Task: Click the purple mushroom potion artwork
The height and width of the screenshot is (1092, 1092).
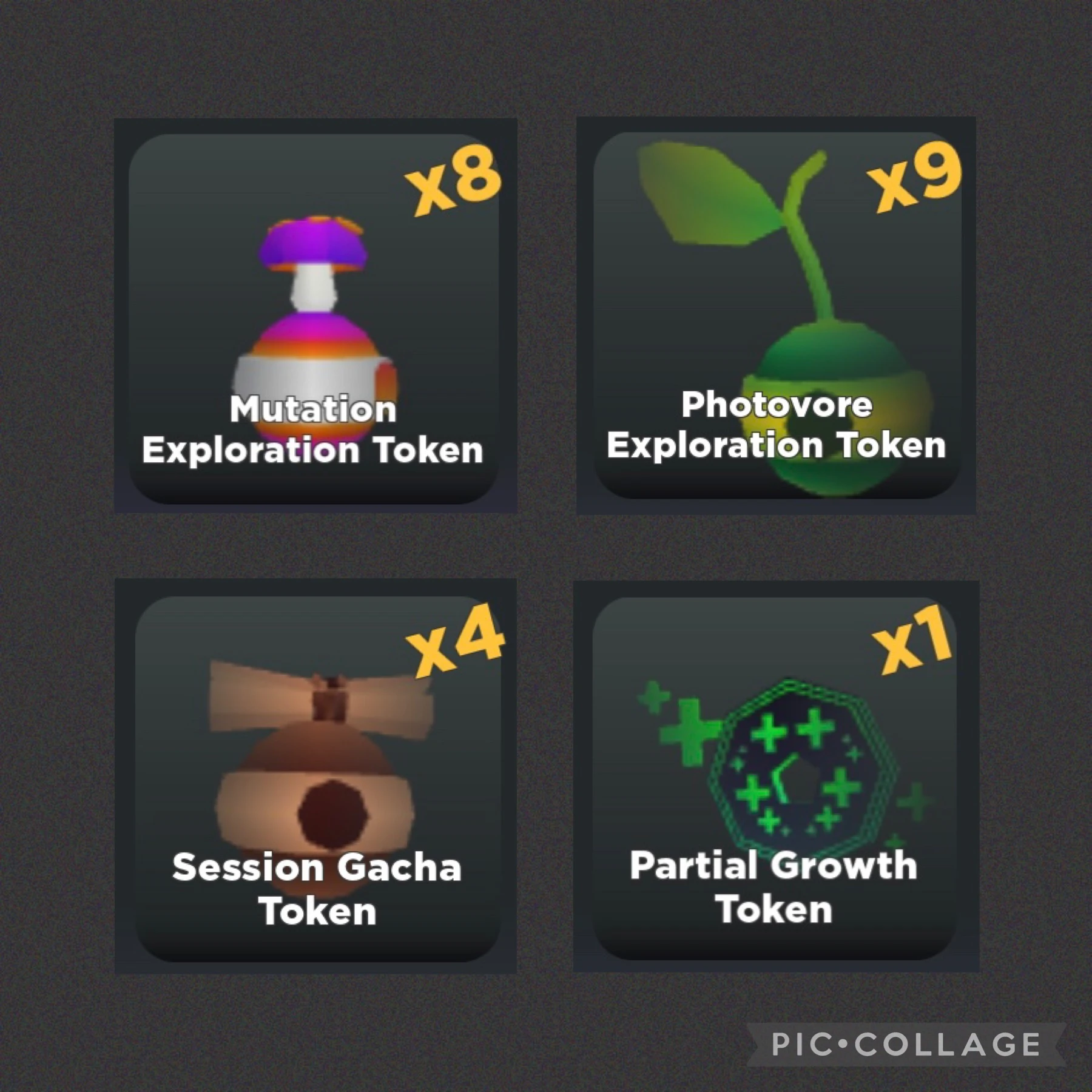Action: tap(315, 322)
